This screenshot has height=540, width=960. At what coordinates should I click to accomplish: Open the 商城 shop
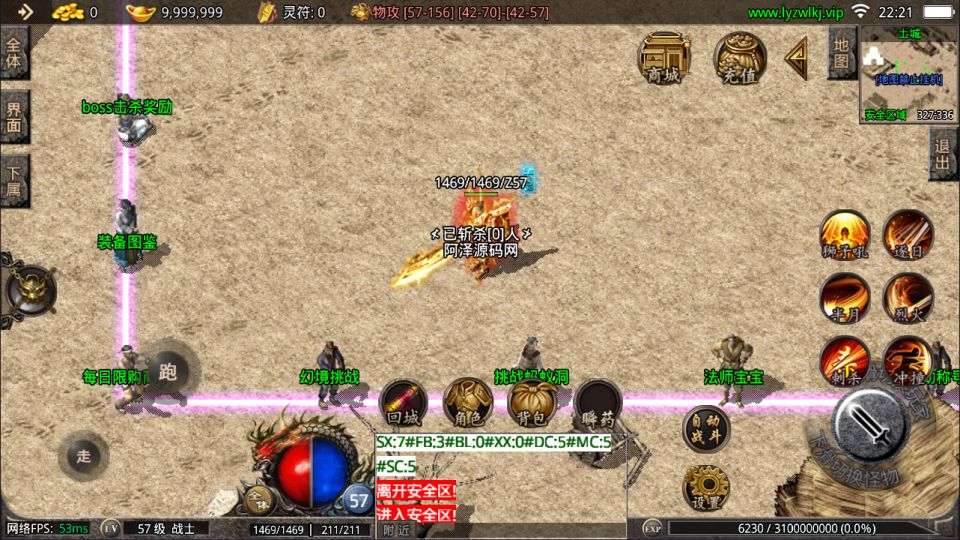[664, 58]
